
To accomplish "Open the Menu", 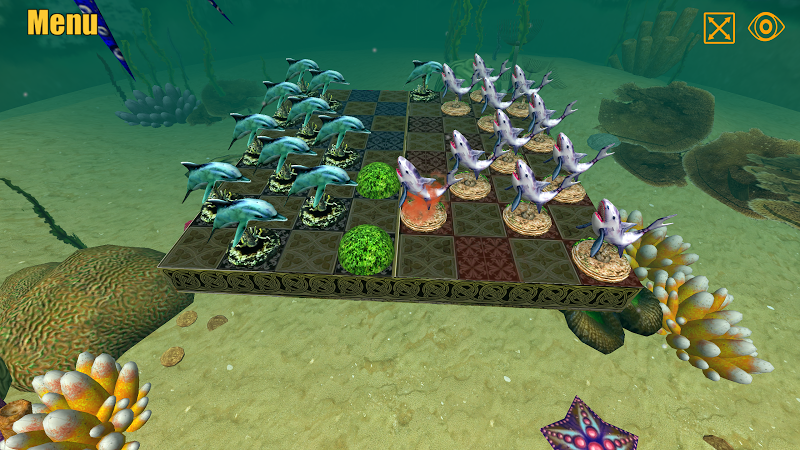I will click(62, 23).
